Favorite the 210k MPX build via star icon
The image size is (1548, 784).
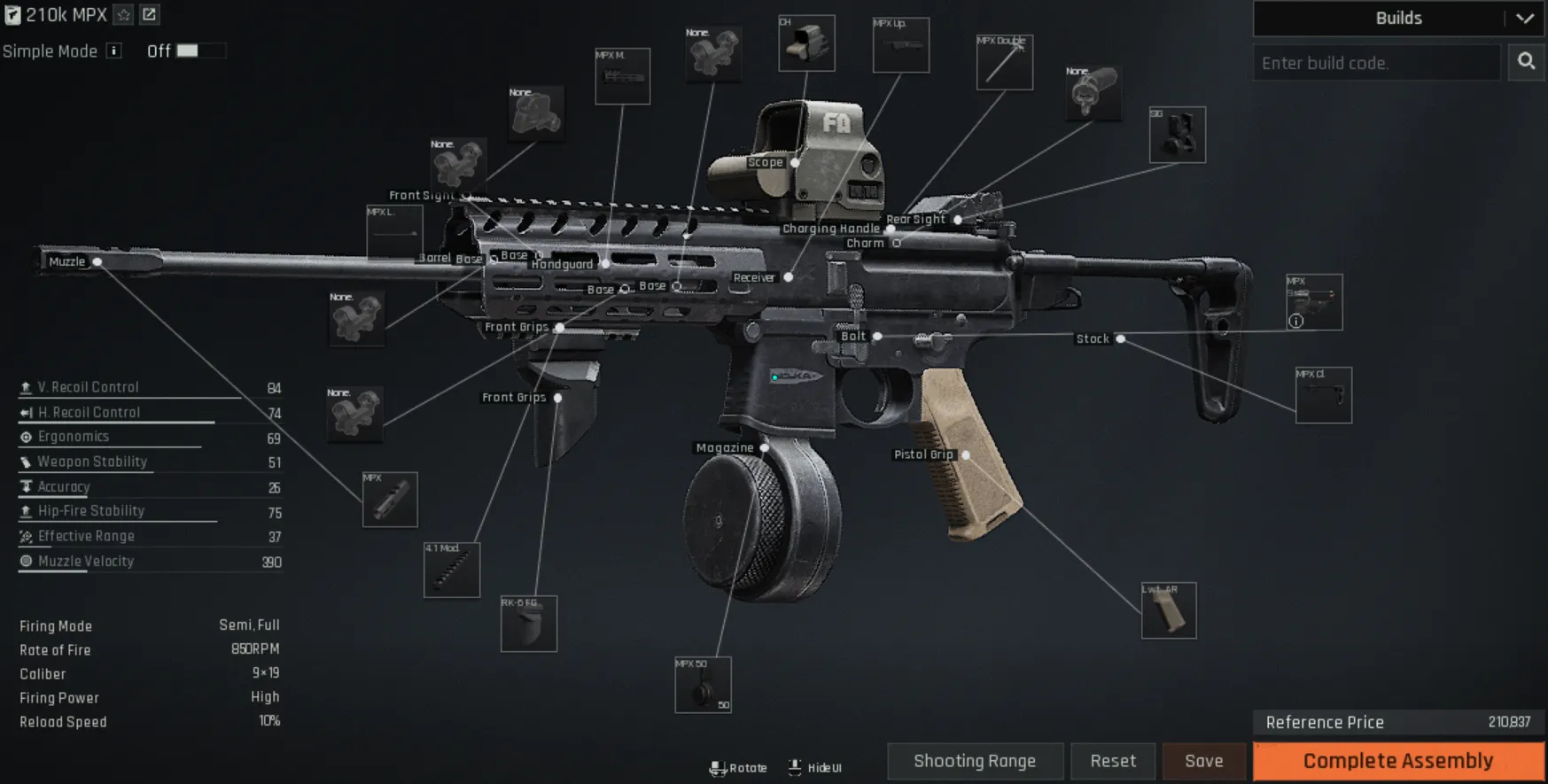(123, 14)
